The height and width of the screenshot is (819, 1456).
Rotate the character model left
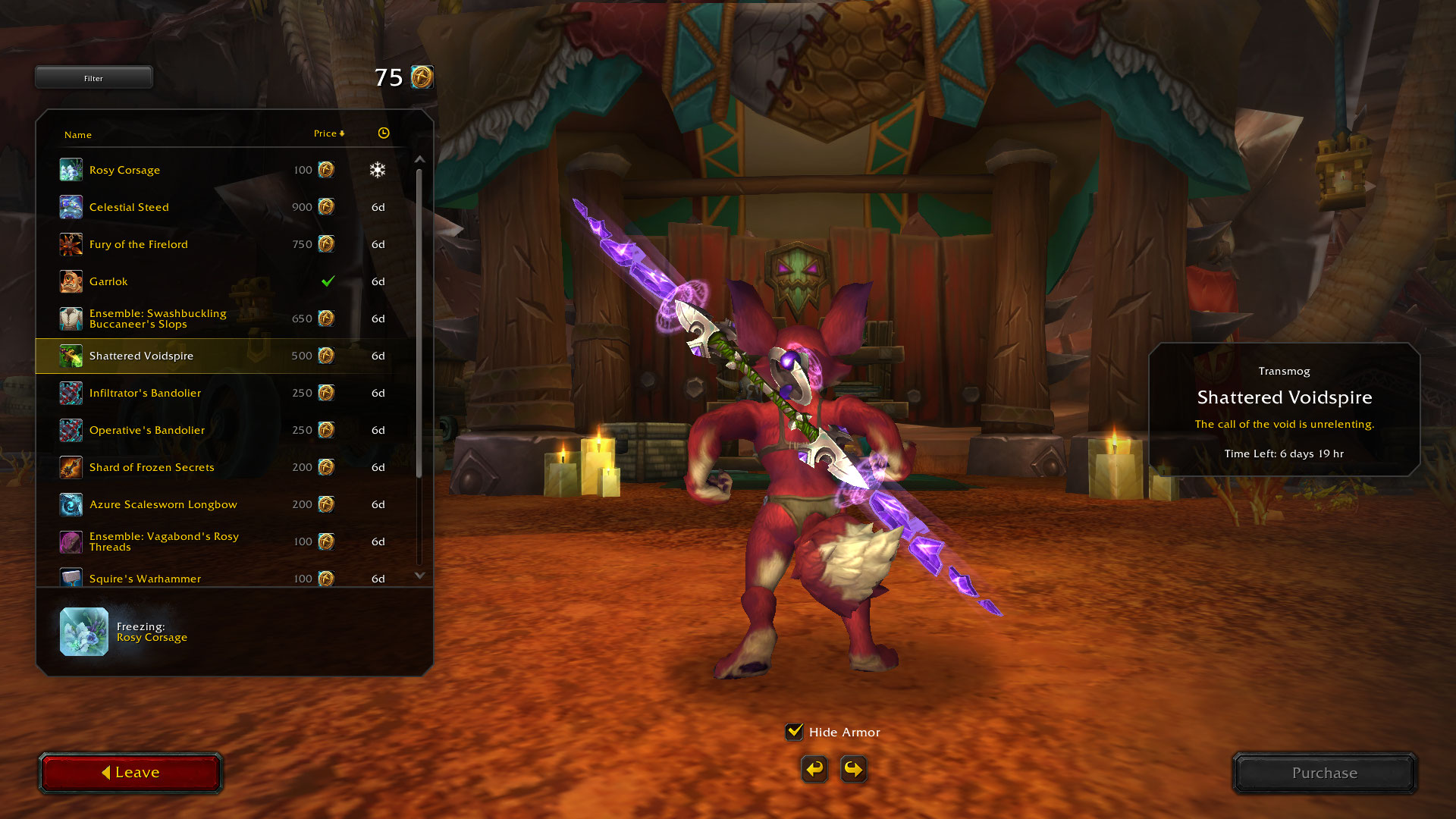(814, 770)
